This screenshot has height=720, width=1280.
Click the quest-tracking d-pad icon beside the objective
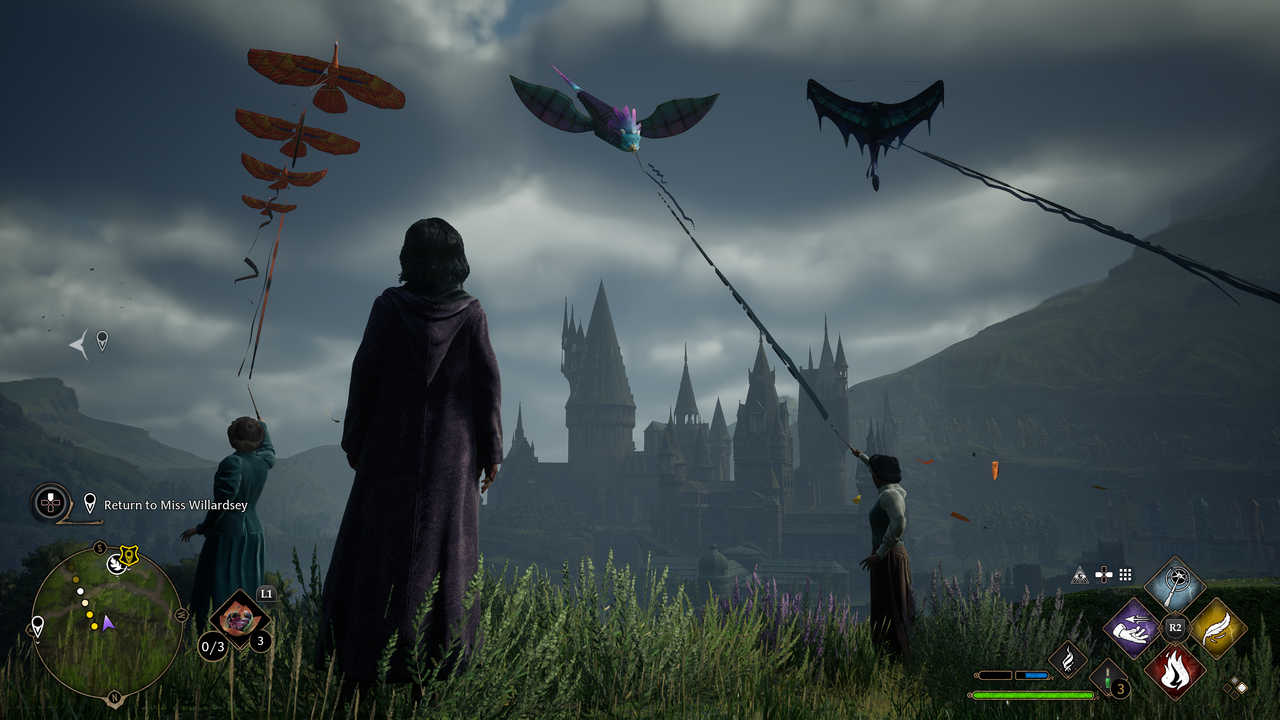[x=50, y=502]
